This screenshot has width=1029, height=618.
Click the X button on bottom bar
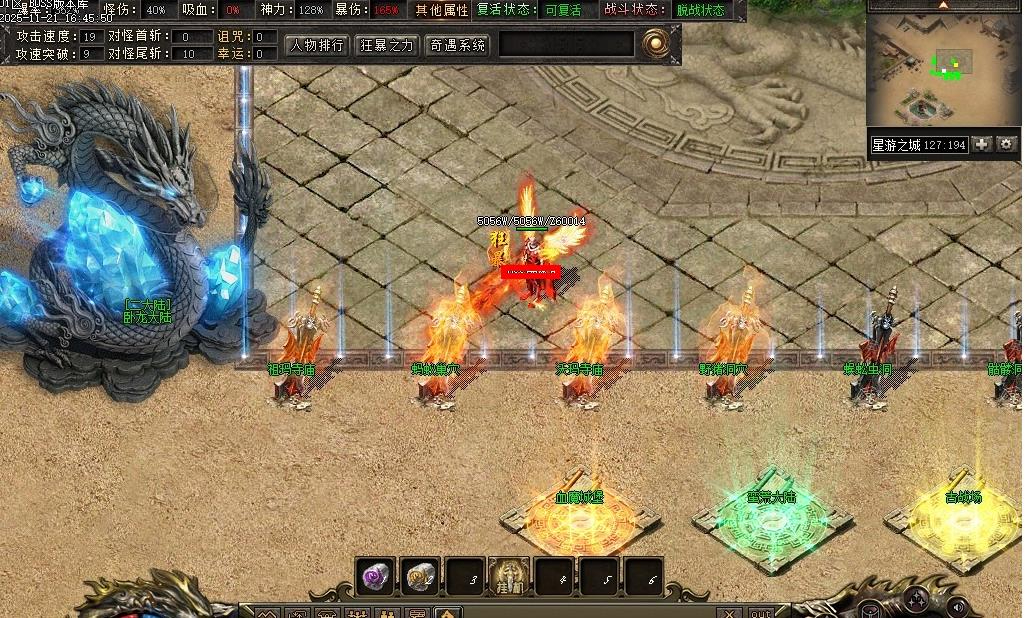click(x=730, y=612)
